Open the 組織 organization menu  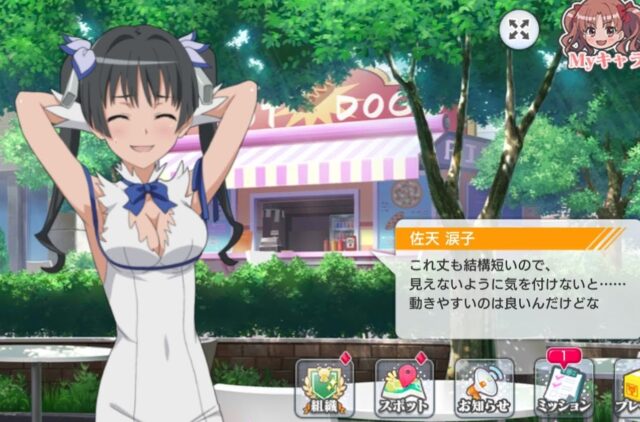pyautogui.click(x=322, y=387)
